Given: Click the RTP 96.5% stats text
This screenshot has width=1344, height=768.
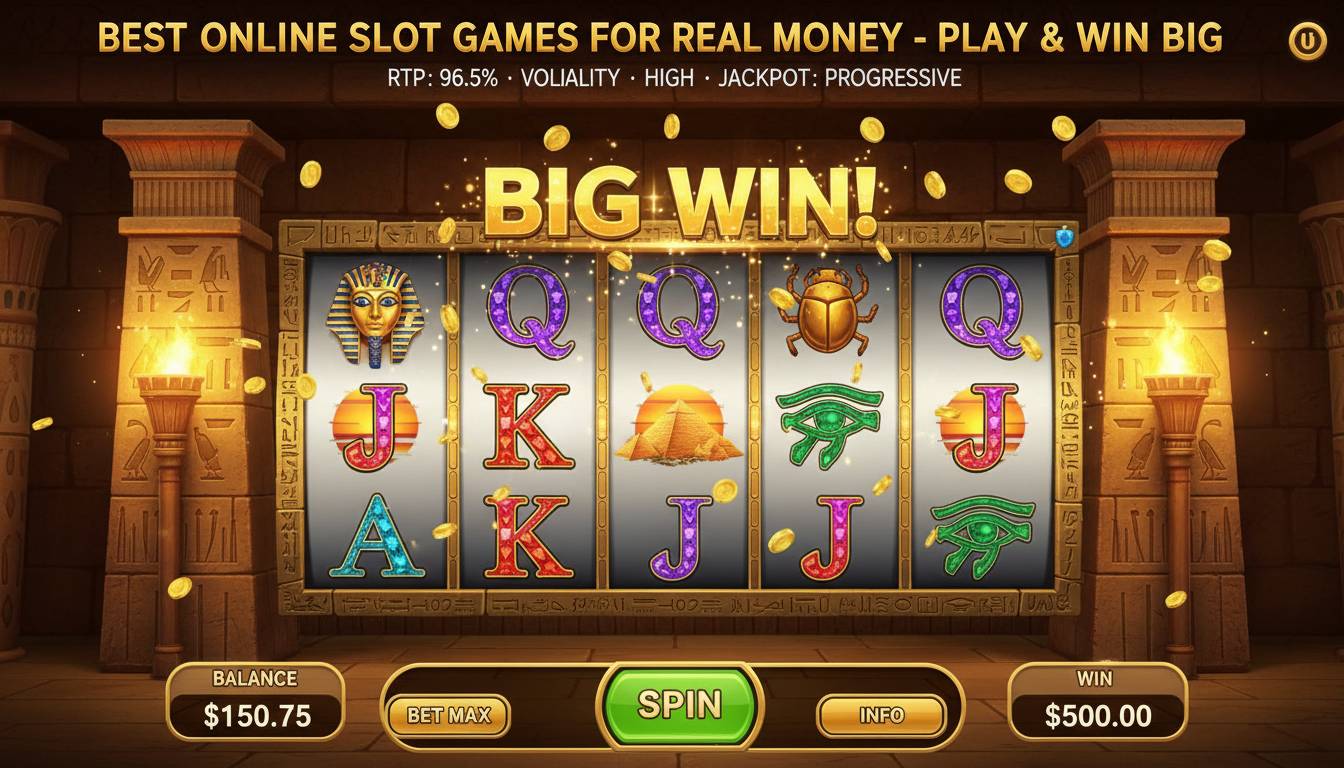Looking at the screenshot, I should coord(443,76).
